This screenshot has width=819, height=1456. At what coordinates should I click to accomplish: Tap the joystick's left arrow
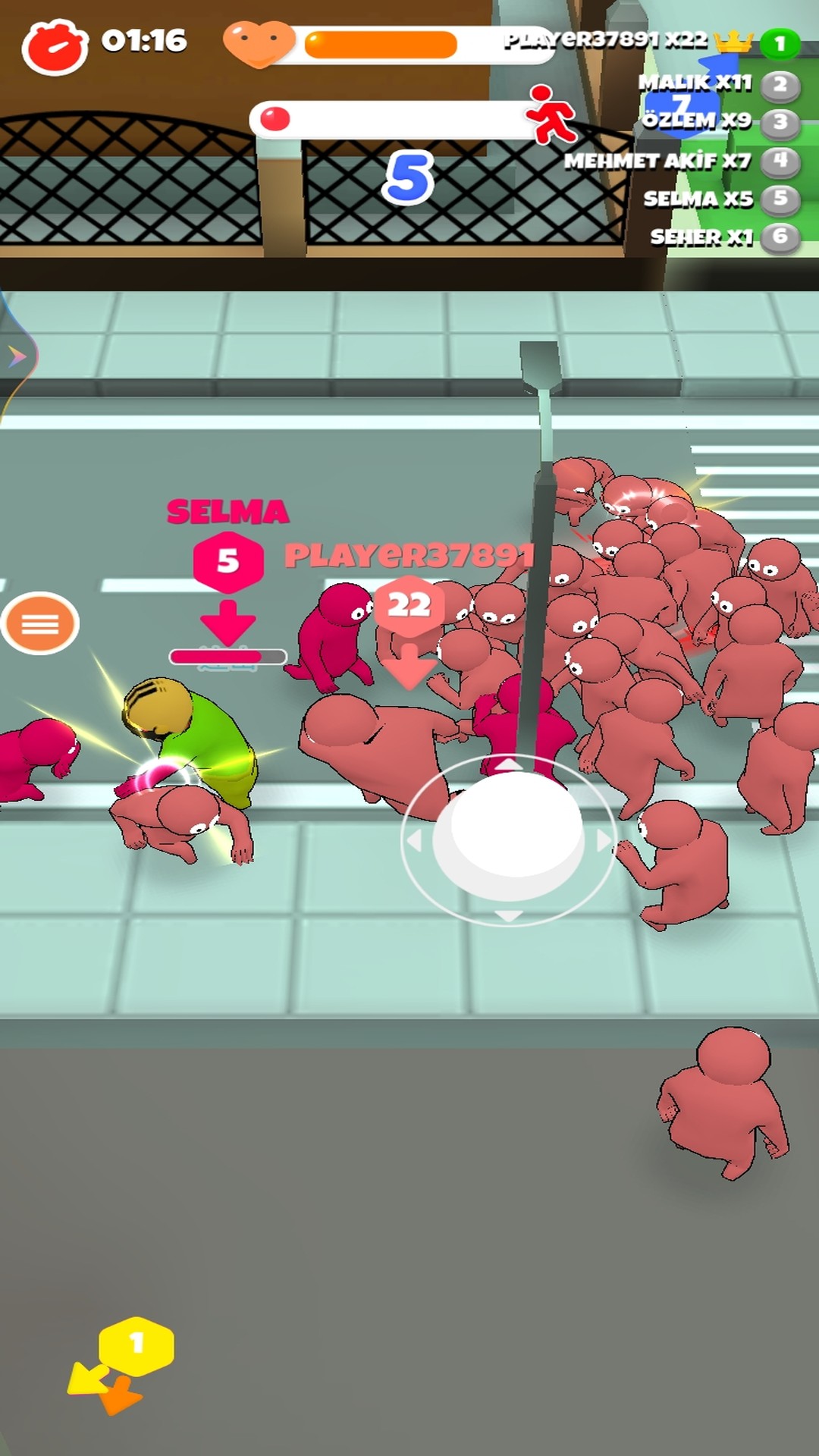(414, 840)
